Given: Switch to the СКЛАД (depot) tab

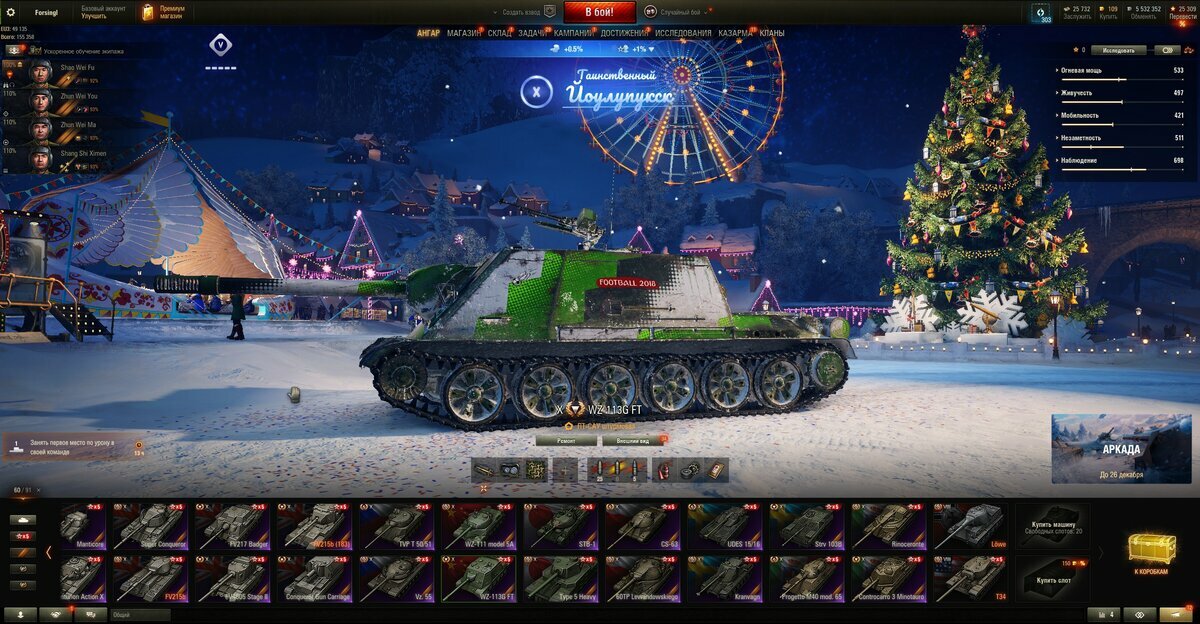Looking at the screenshot, I should pyautogui.click(x=500, y=33).
